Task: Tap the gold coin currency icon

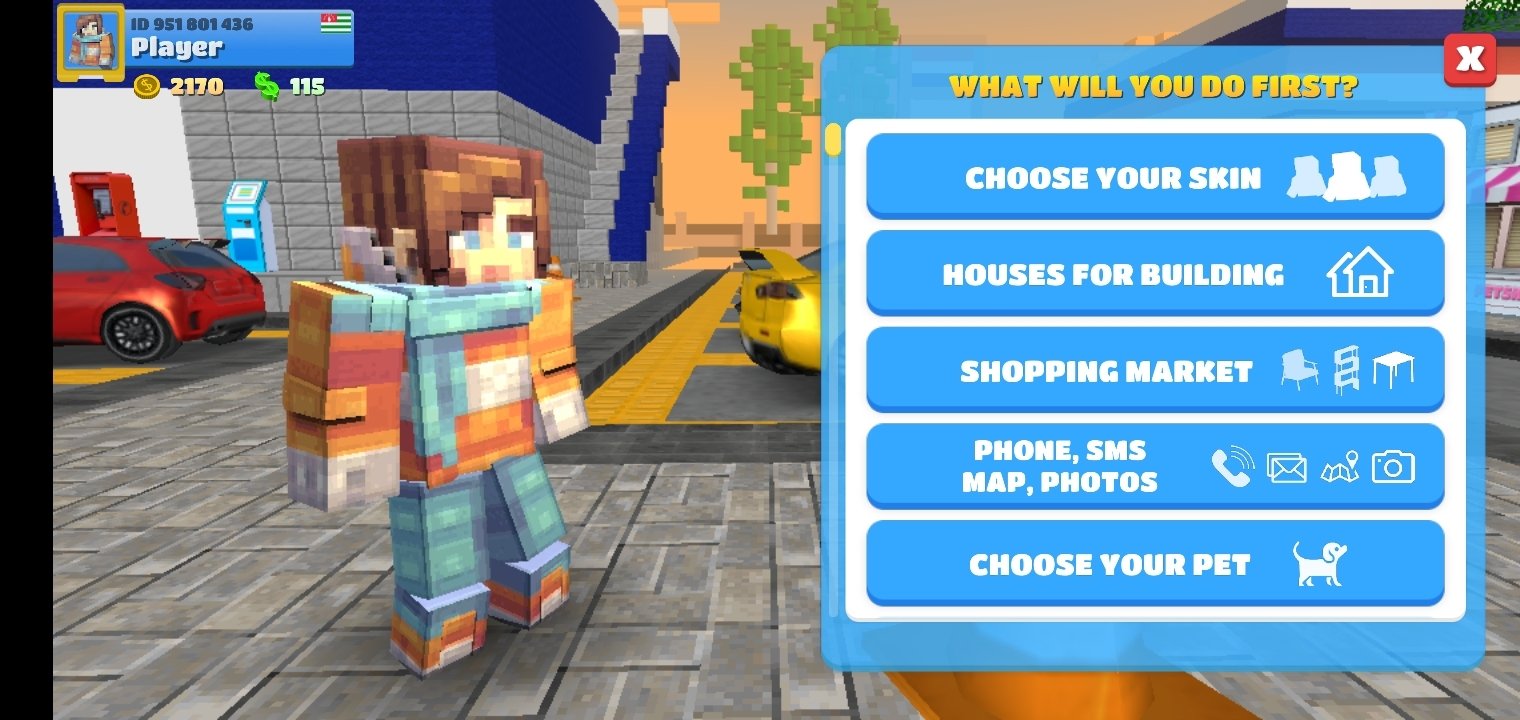Action: (x=148, y=88)
